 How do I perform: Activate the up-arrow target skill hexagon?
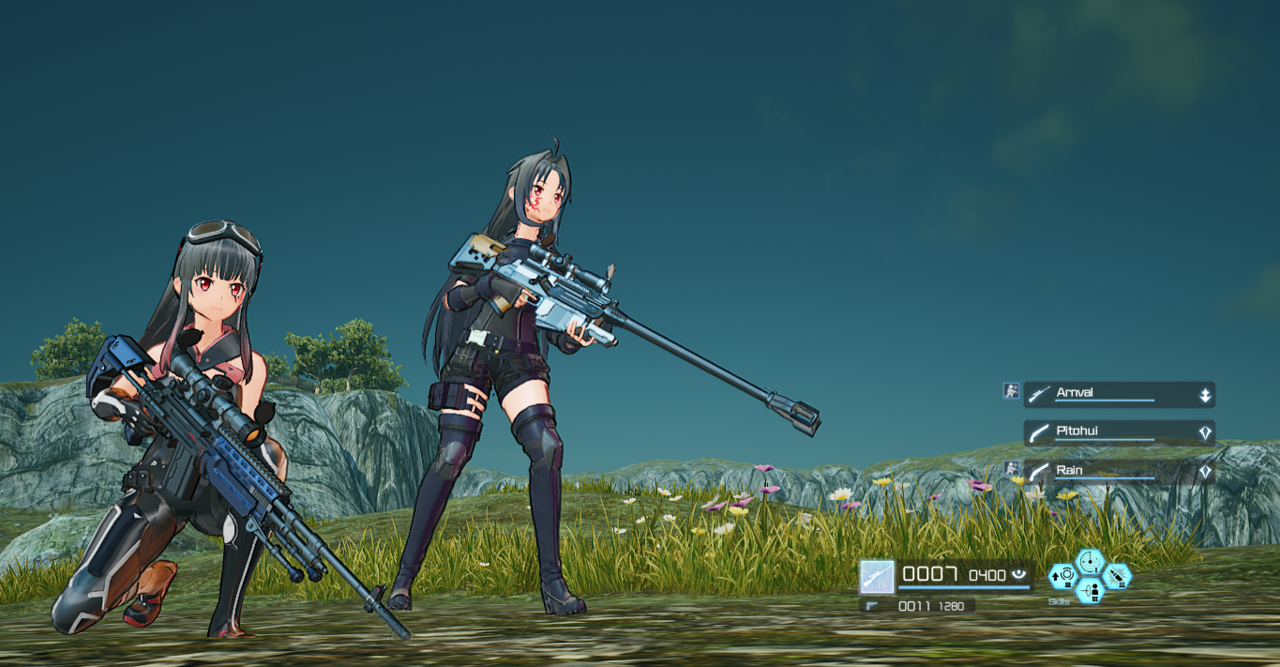[x=1062, y=576]
